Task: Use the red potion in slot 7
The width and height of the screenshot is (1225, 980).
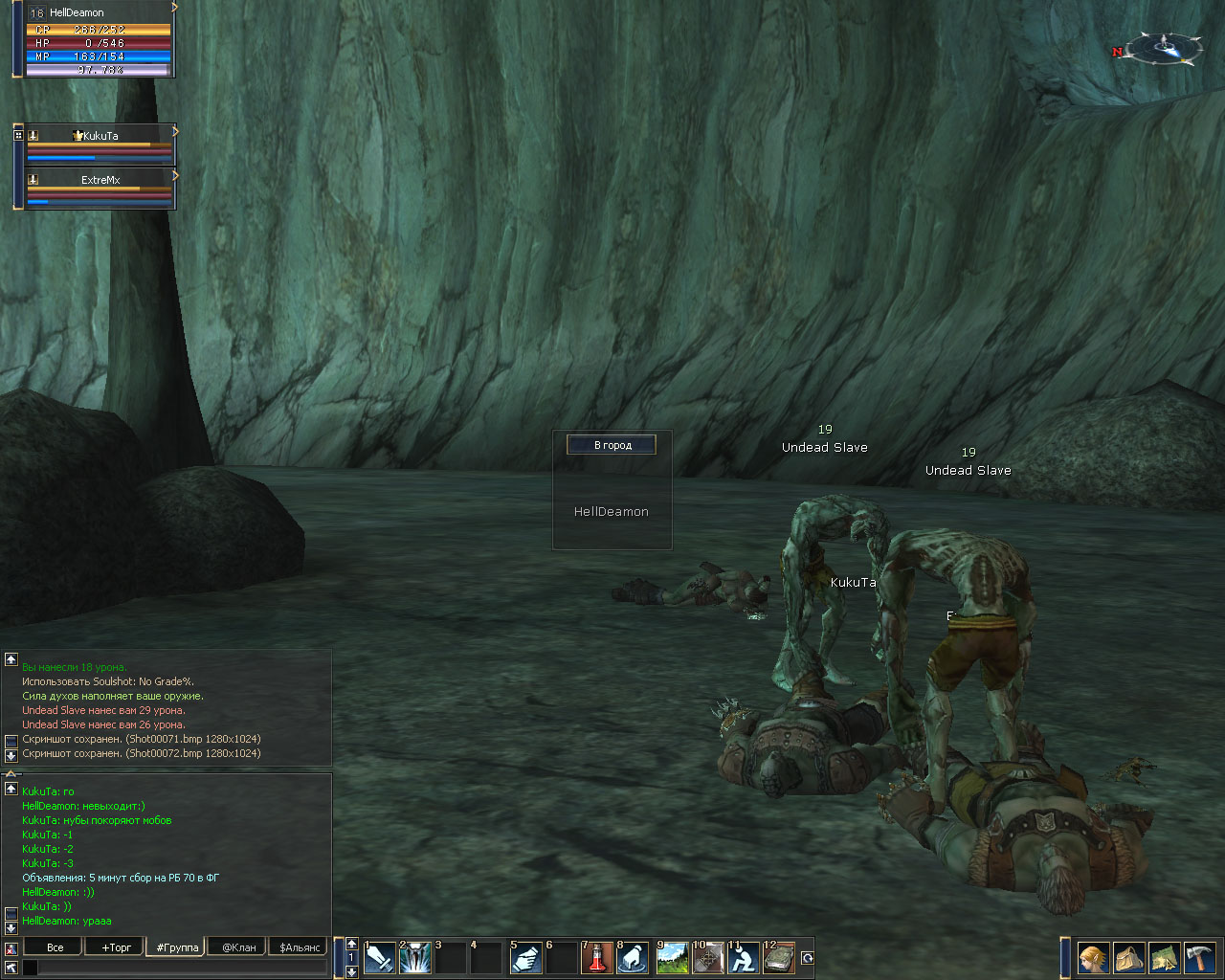Action: click(596, 957)
